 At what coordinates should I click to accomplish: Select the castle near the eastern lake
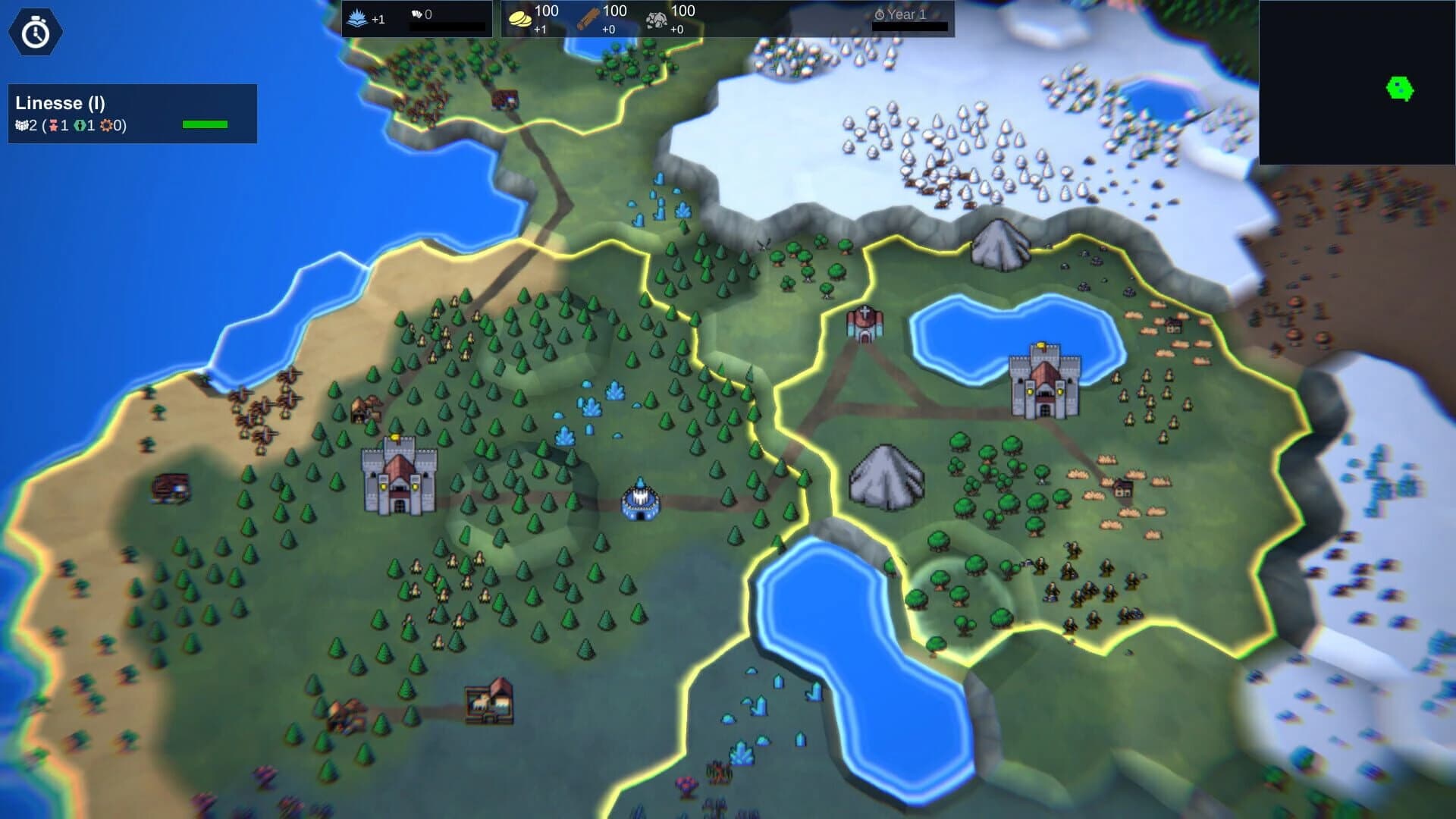point(1045,381)
